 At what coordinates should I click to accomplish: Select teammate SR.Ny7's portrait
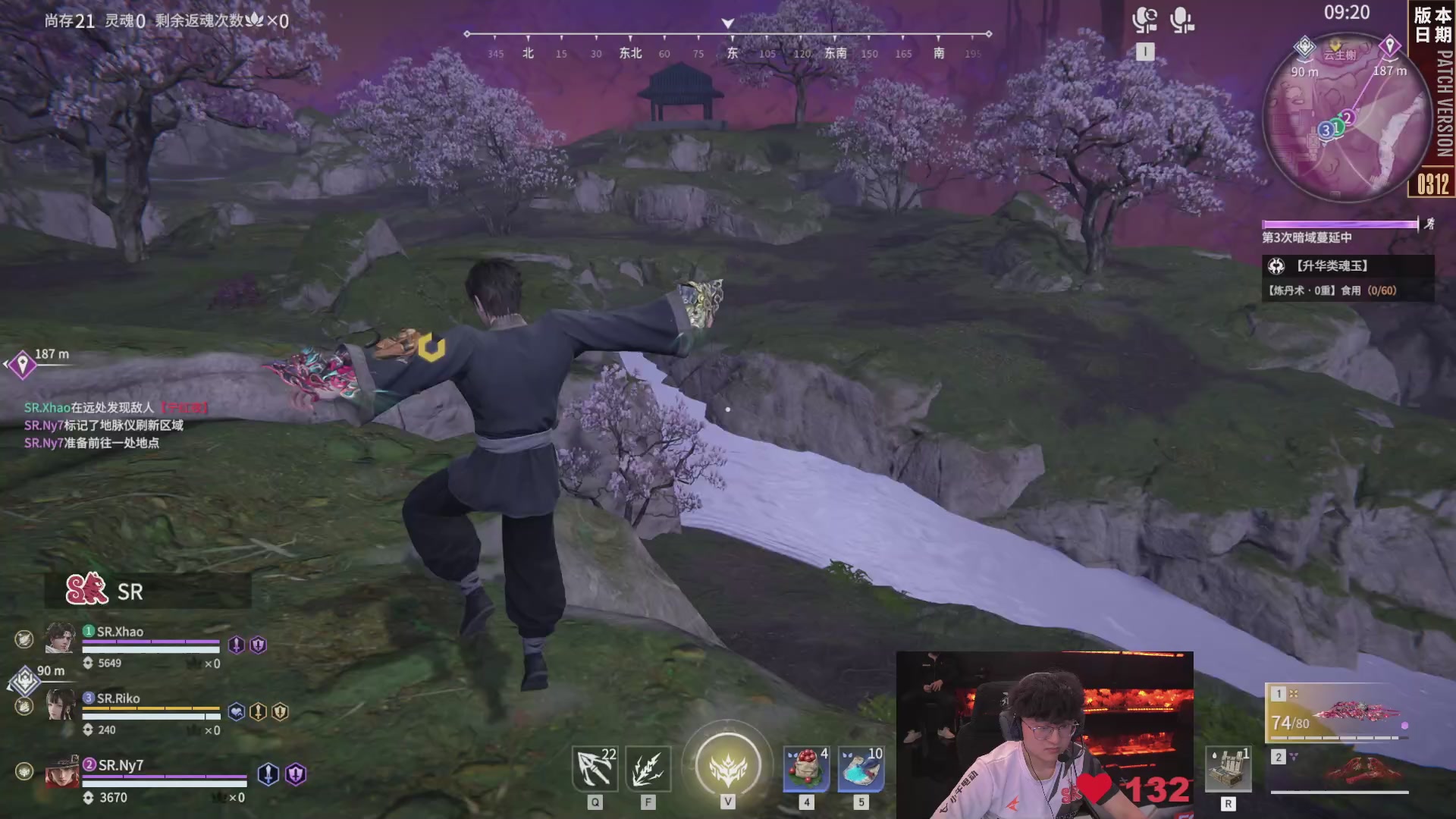click(x=61, y=772)
